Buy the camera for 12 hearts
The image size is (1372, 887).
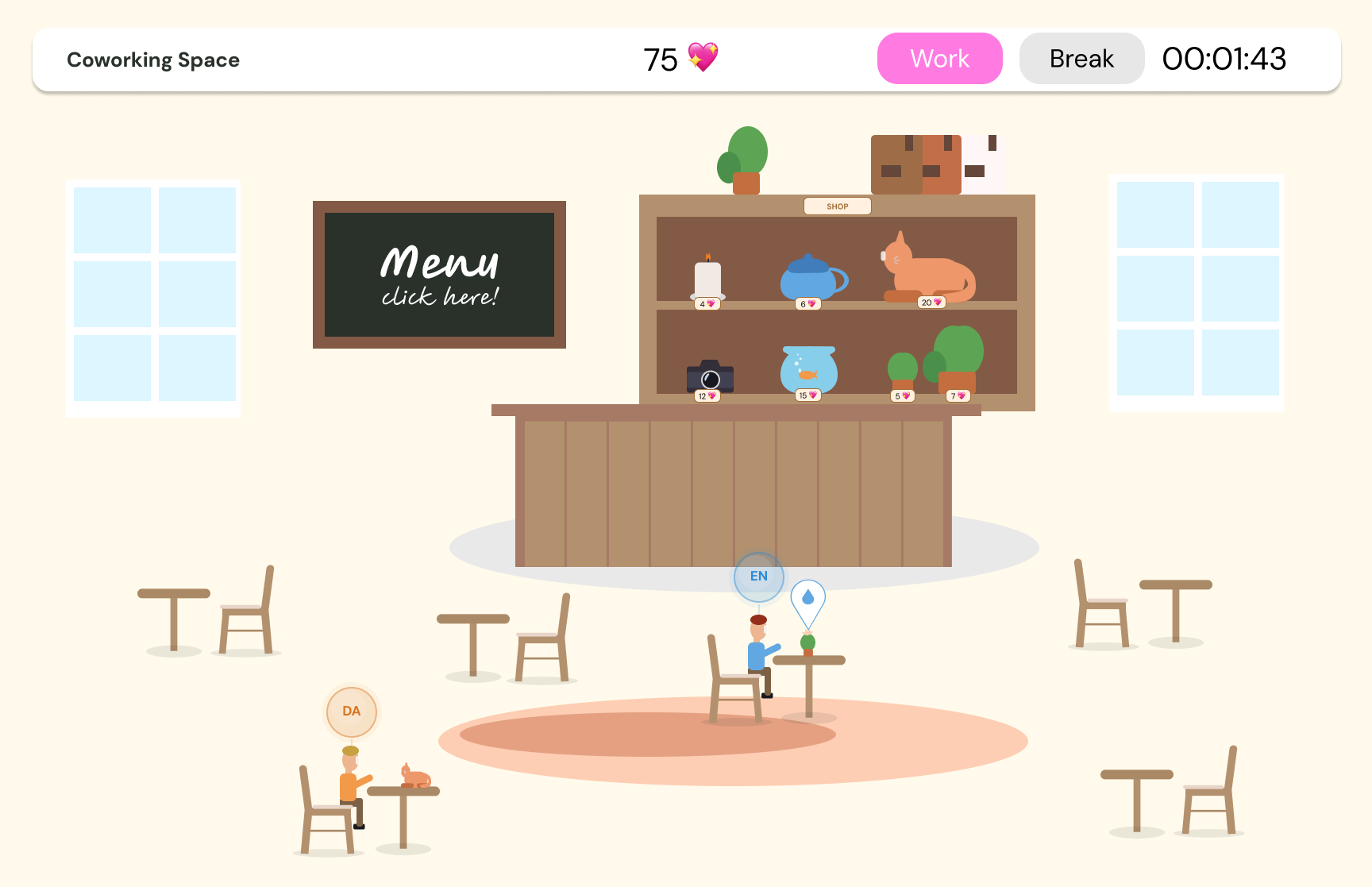(710, 377)
